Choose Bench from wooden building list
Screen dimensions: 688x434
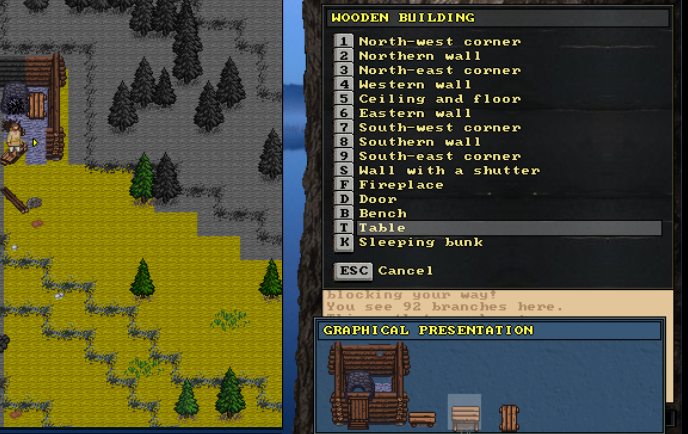[x=382, y=213]
